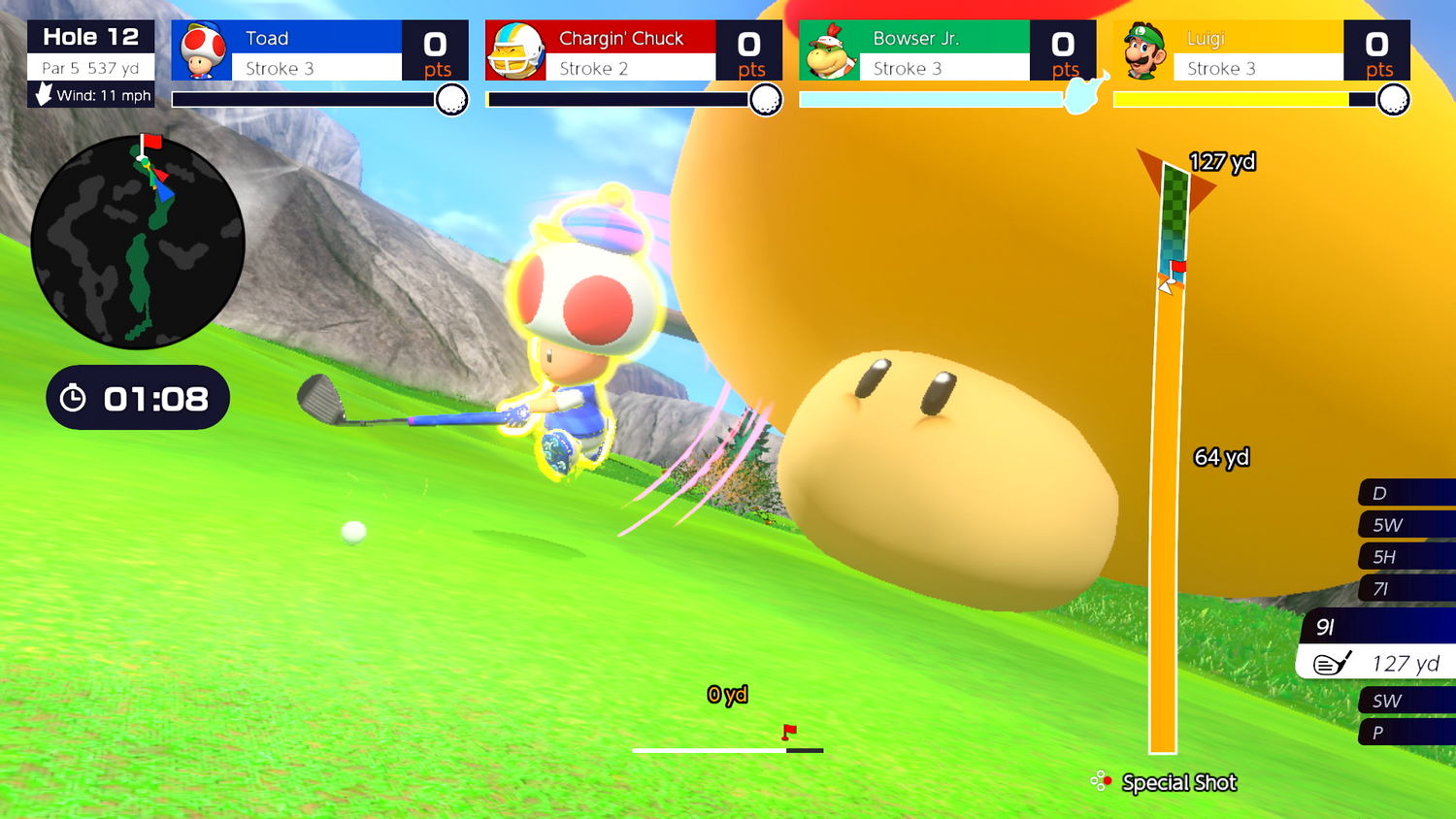
Task: Select the 9I club entry
Action: tap(1378, 627)
